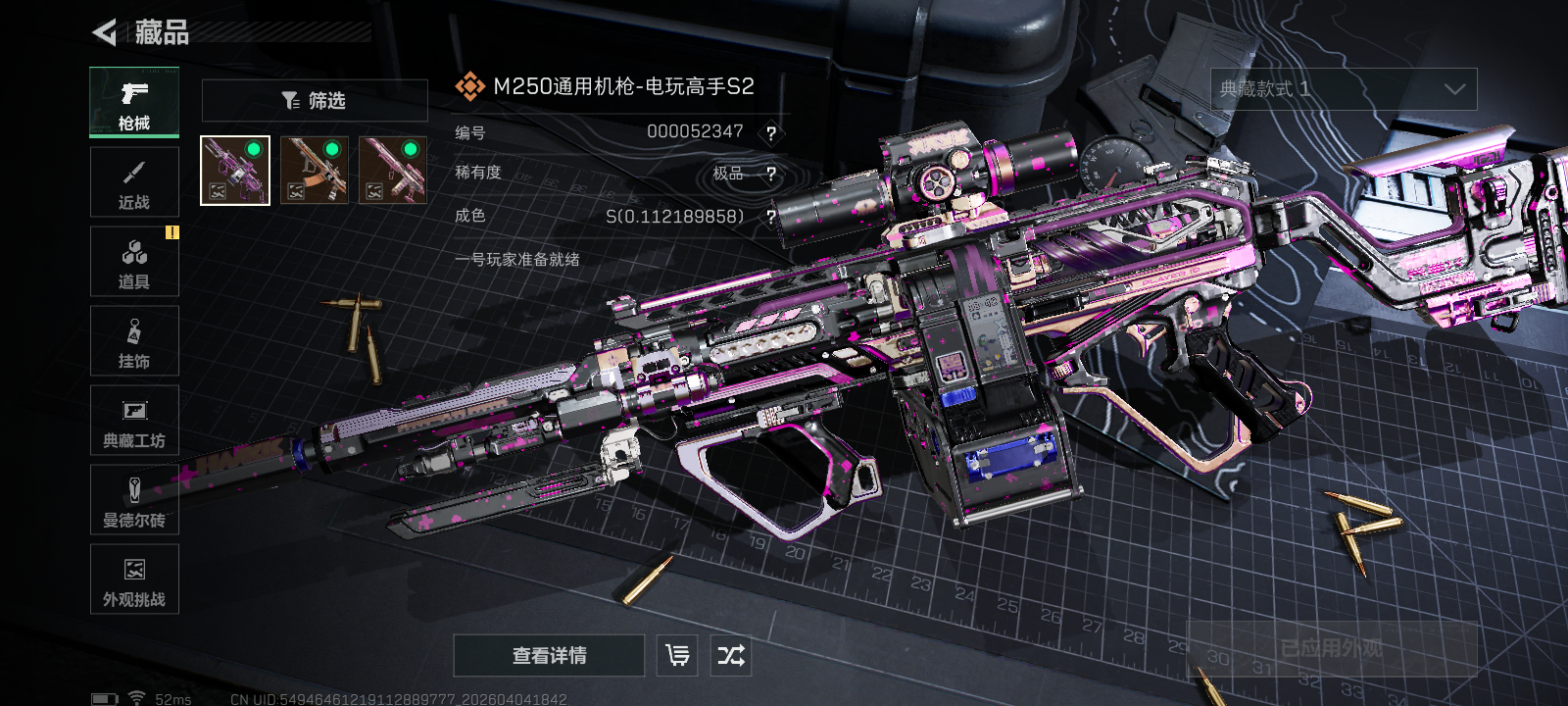Expand the 典藏款式 1 dropdown

point(1344,89)
